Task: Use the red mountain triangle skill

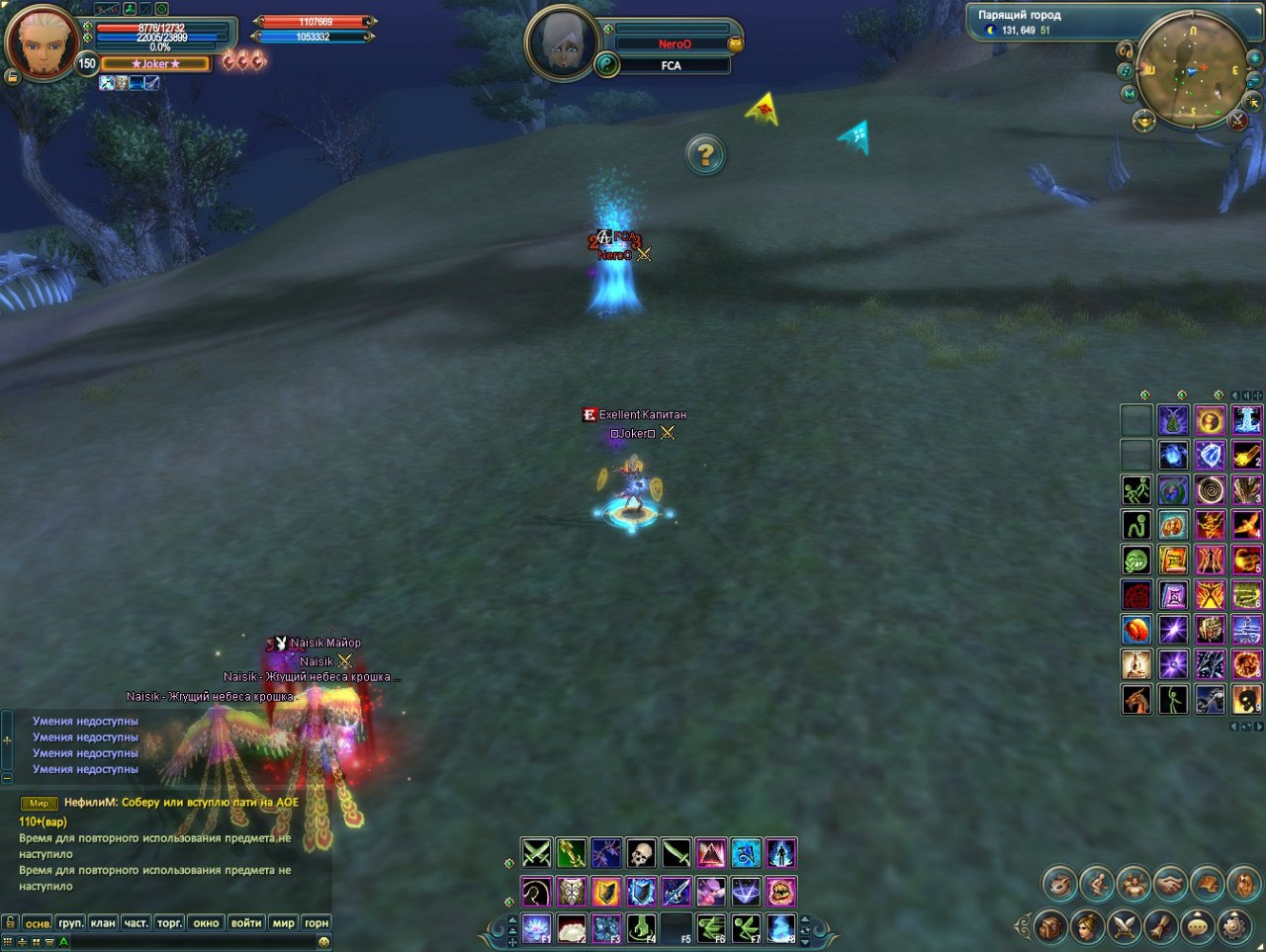Action: pyautogui.click(x=711, y=853)
